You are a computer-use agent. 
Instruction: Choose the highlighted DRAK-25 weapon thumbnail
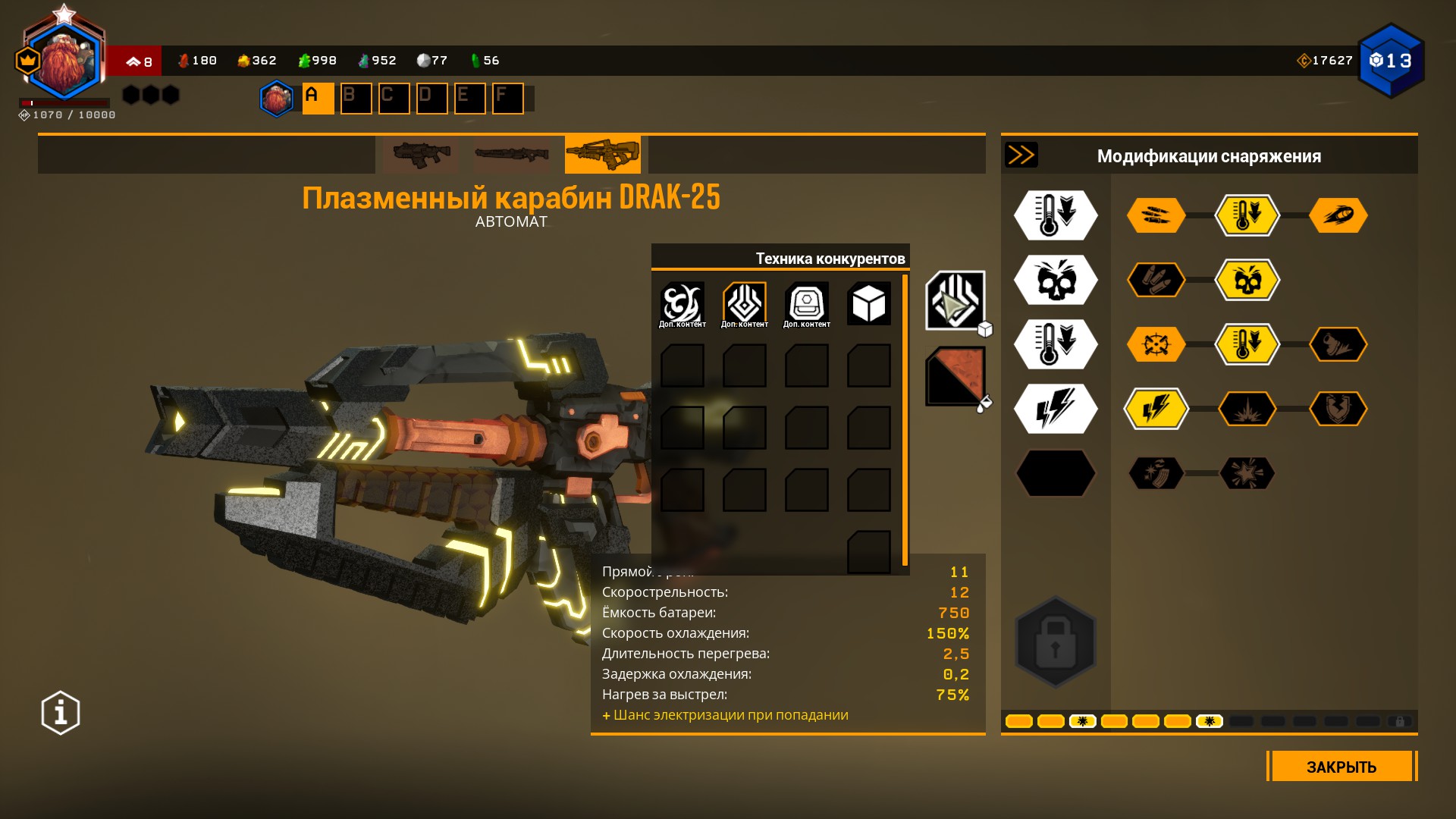[x=602, y=155]
